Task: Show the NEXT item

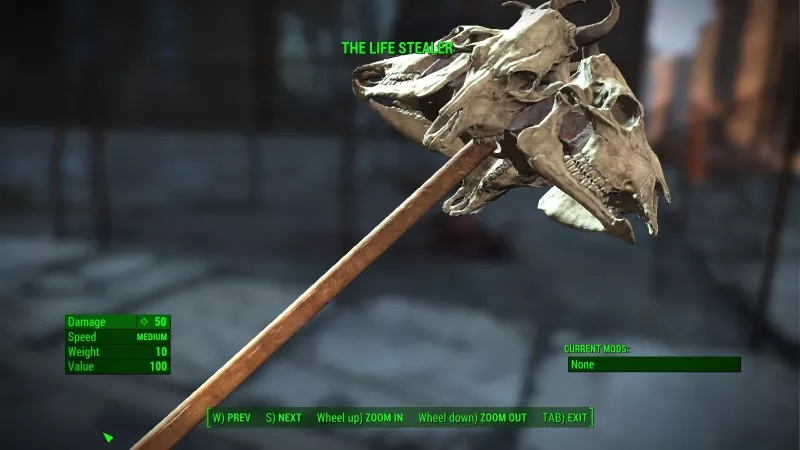Action: [x=284, y=417]
